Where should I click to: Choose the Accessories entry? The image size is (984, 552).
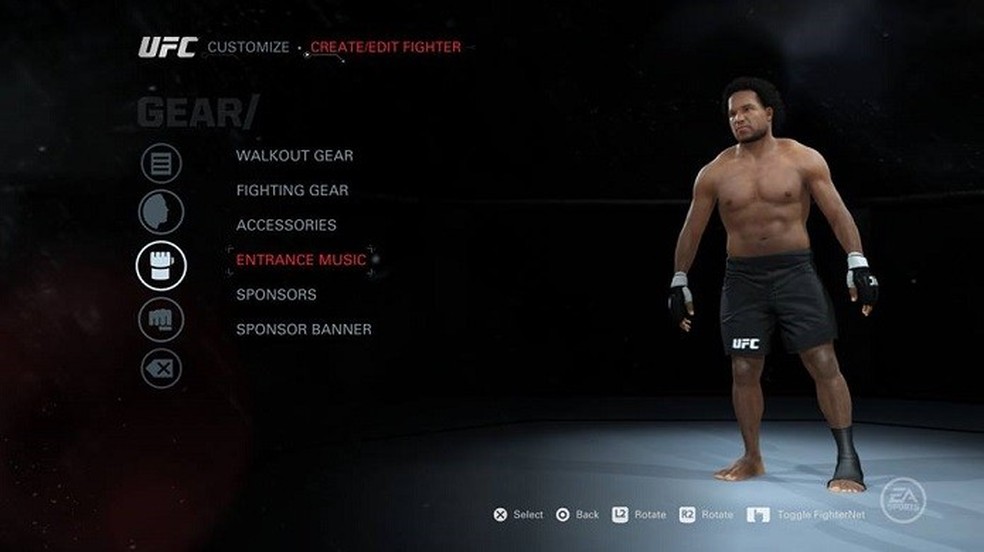[x=286, y=225]
